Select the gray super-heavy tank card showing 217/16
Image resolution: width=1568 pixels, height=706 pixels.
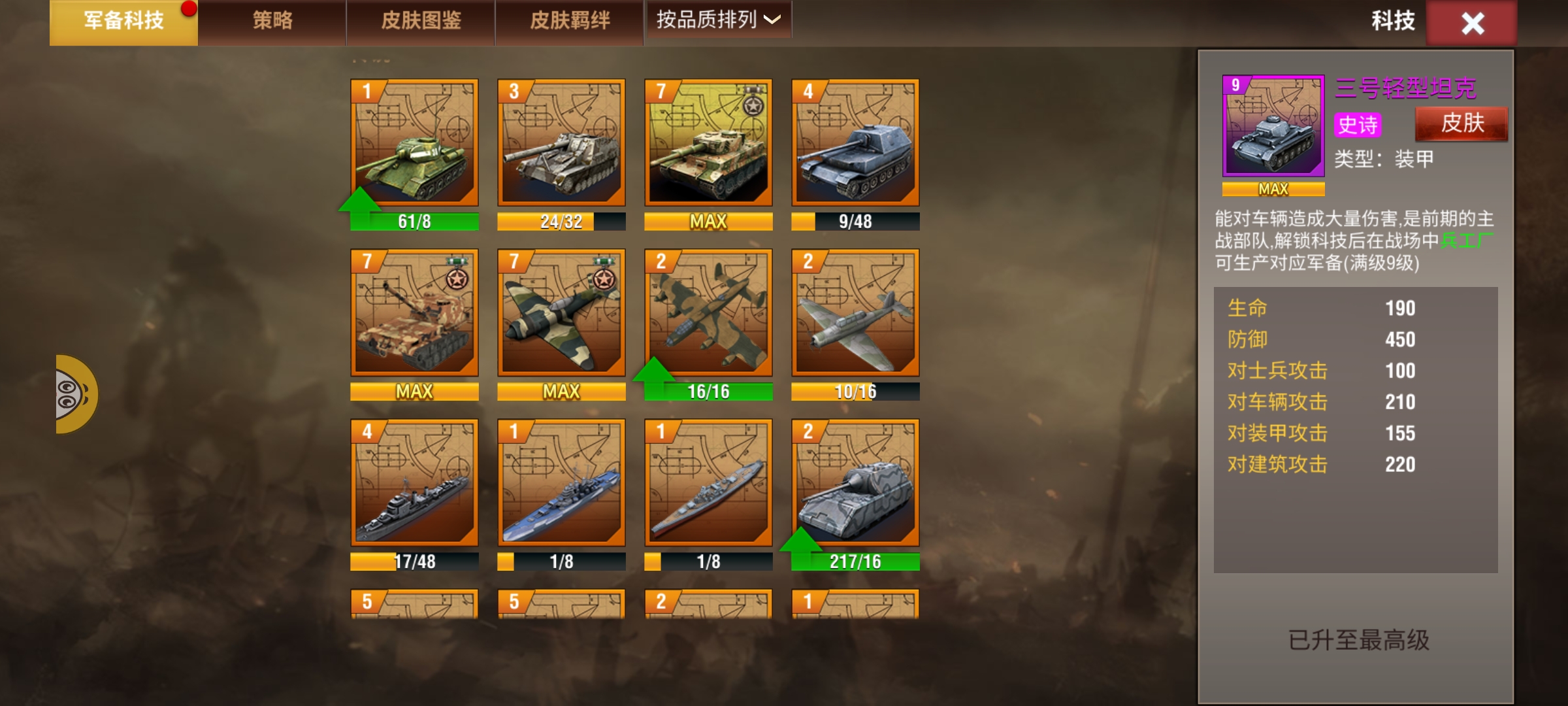coord(855,482)
